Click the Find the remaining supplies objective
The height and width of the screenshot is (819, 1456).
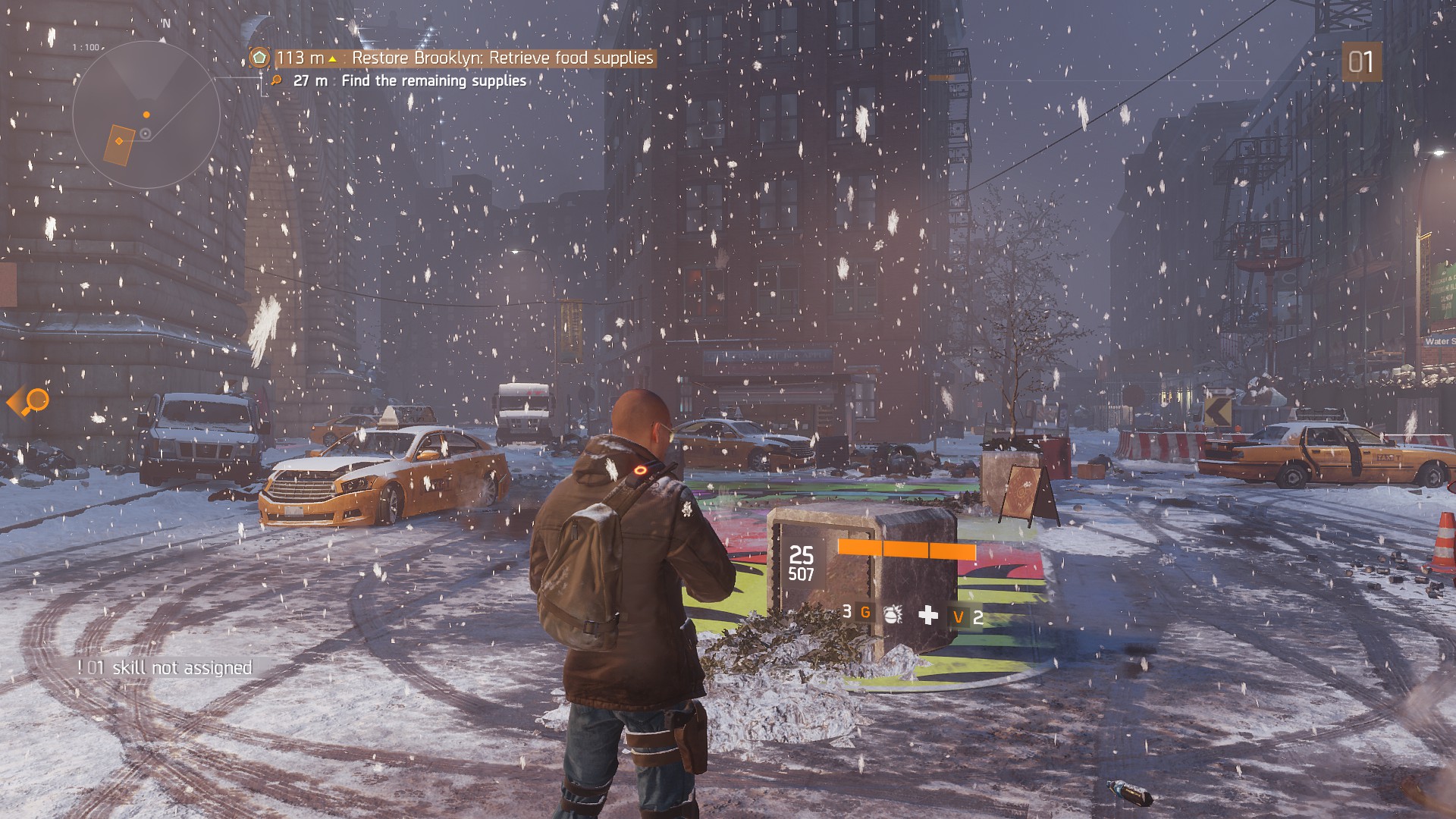pyautogui.click(x=433, y=80)
